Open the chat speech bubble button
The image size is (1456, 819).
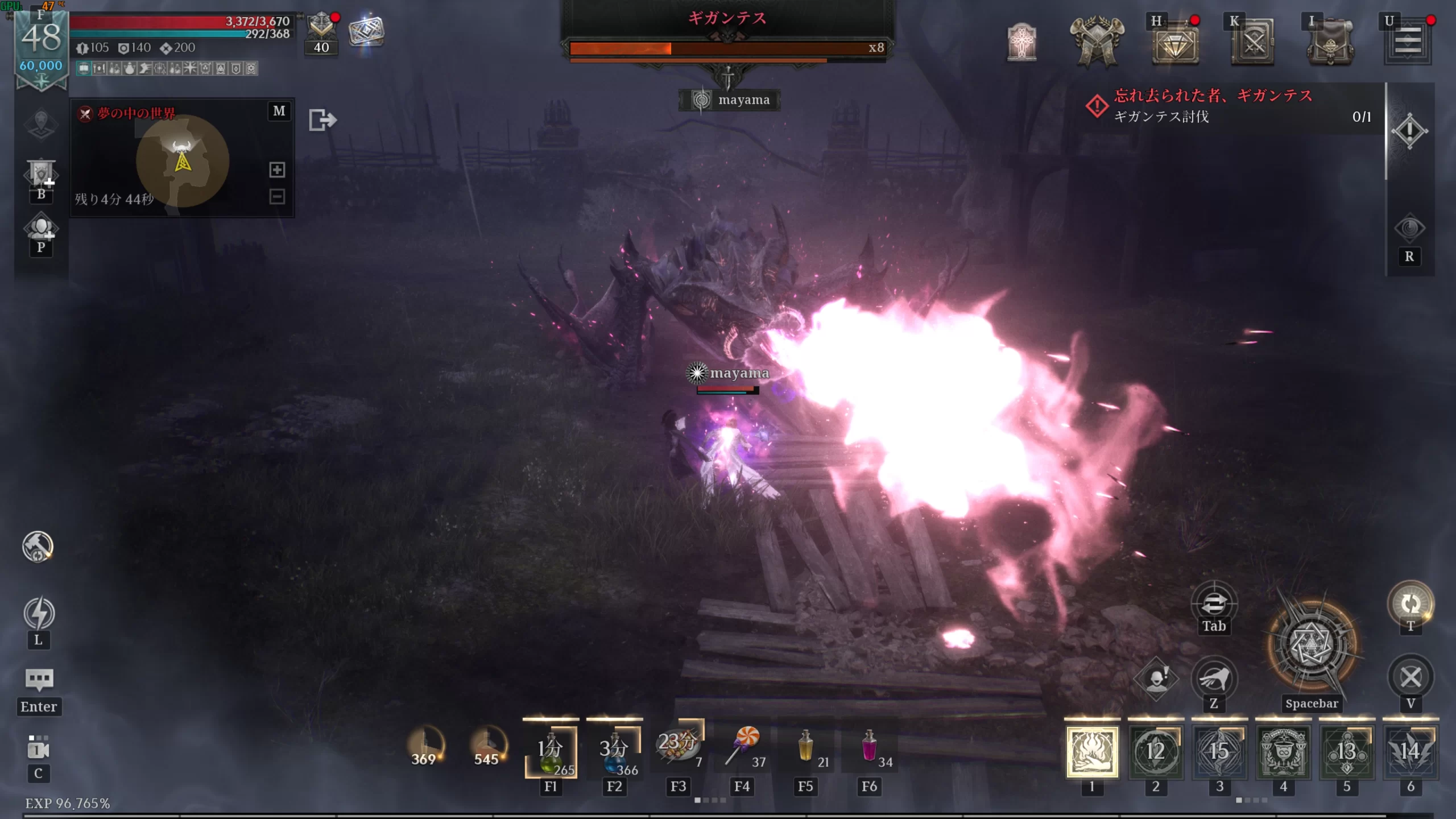pyautogui.click(x=39, y=679)
